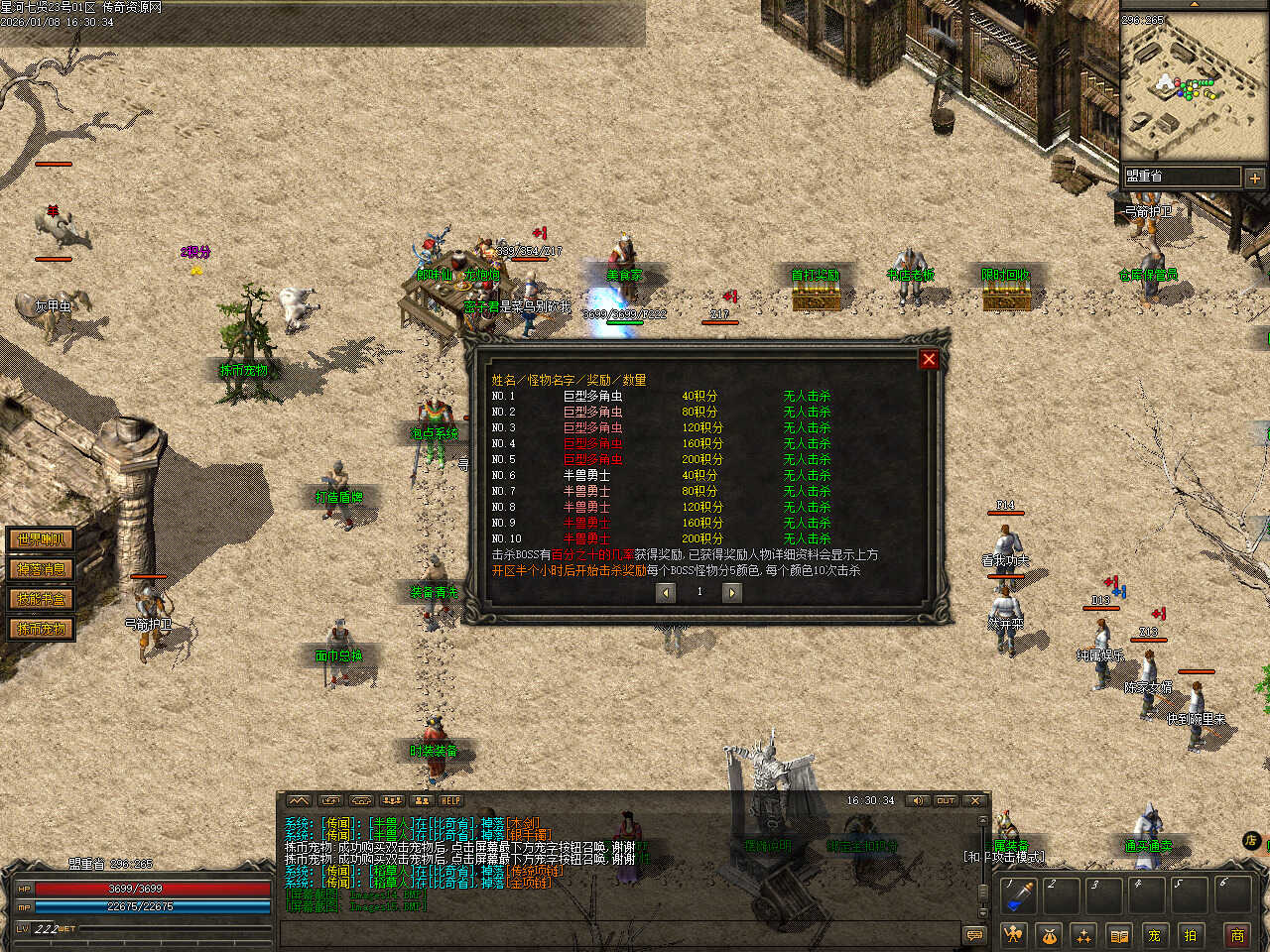Open the skills sparkle icon
Image resolution: width=1270 pixels, height=952 pixels.
(1083, 934)
